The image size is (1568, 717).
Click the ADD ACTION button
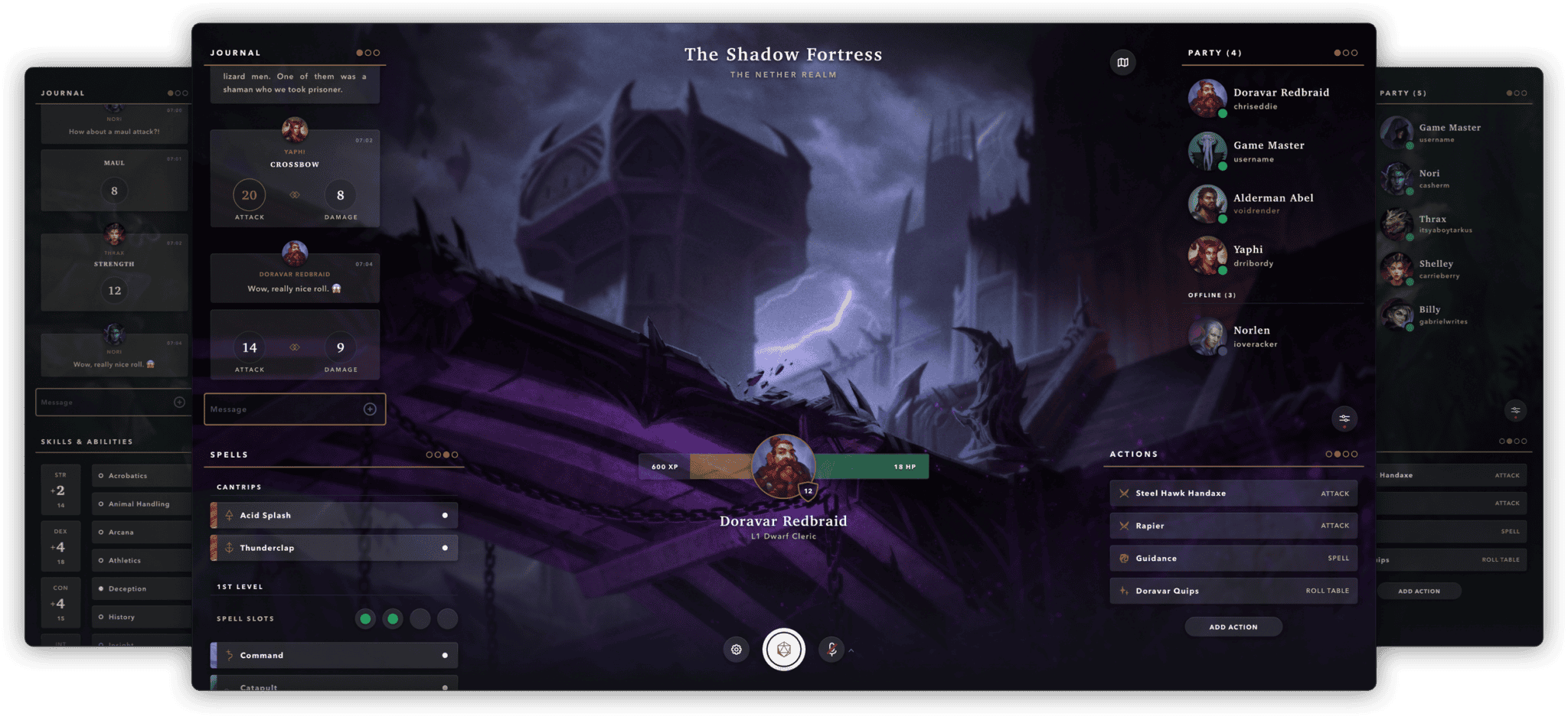coord(1233,626)
